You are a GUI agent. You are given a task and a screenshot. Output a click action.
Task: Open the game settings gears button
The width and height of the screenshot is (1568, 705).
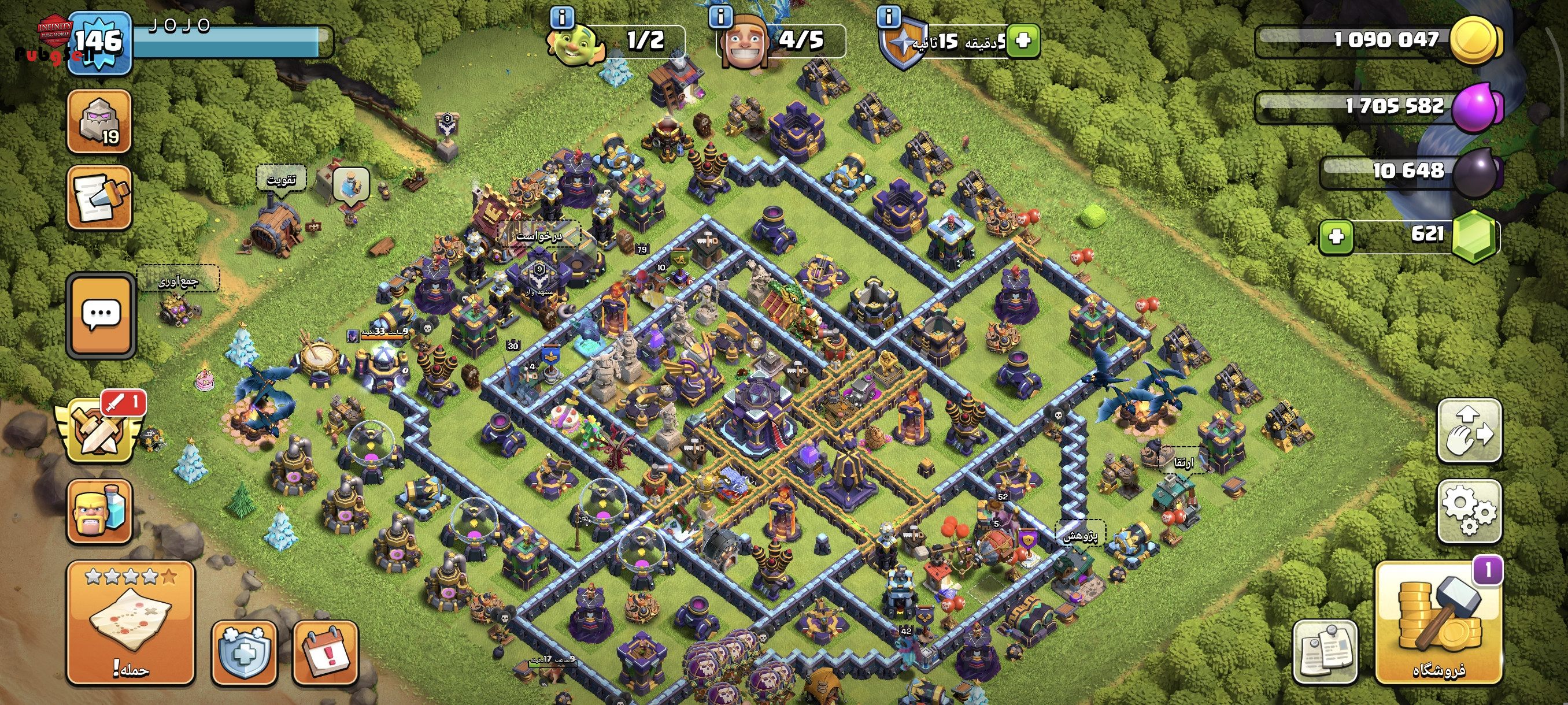click(x=1469, y=510)
